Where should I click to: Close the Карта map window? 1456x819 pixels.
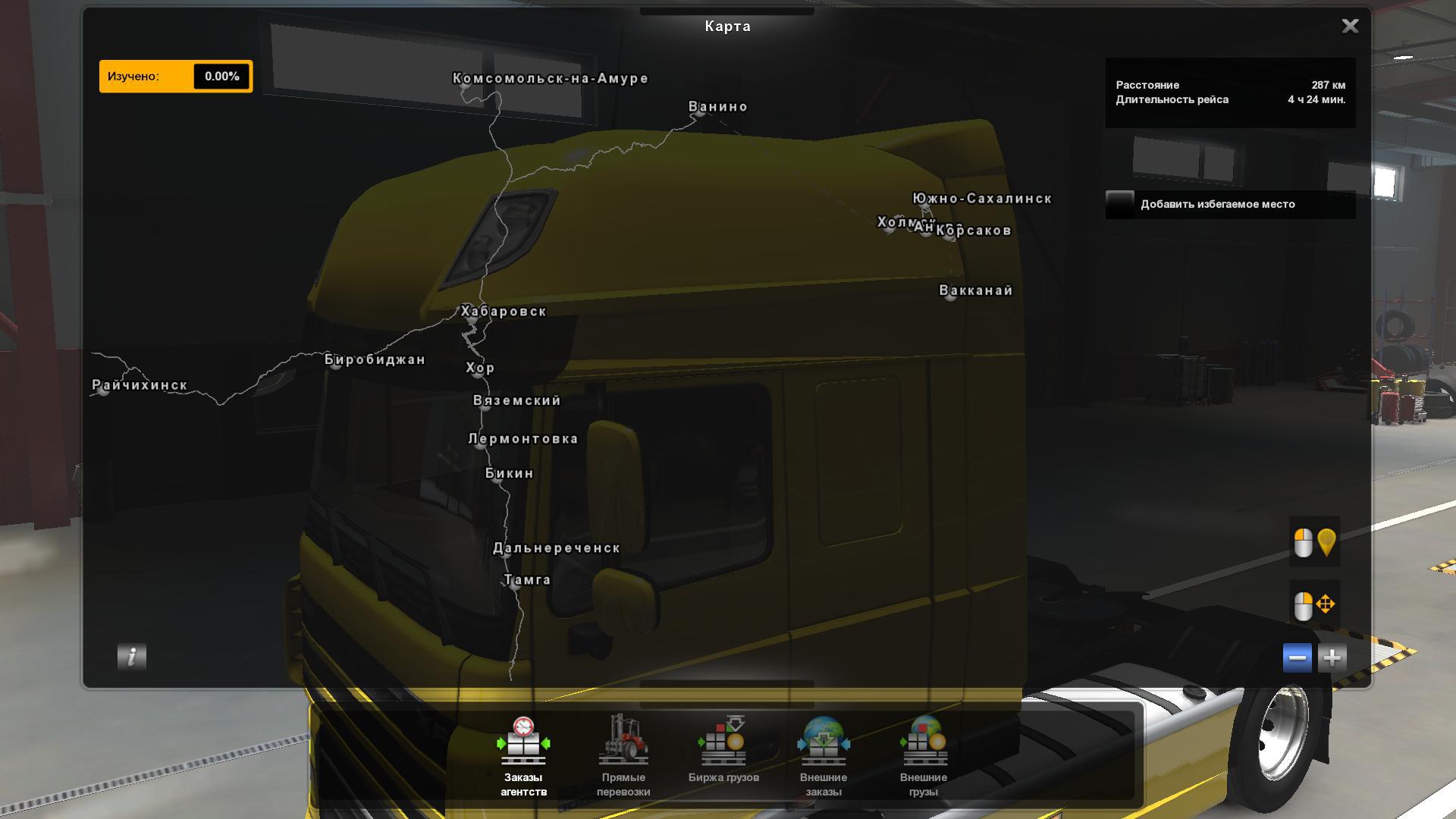[x=1350, y=27]
